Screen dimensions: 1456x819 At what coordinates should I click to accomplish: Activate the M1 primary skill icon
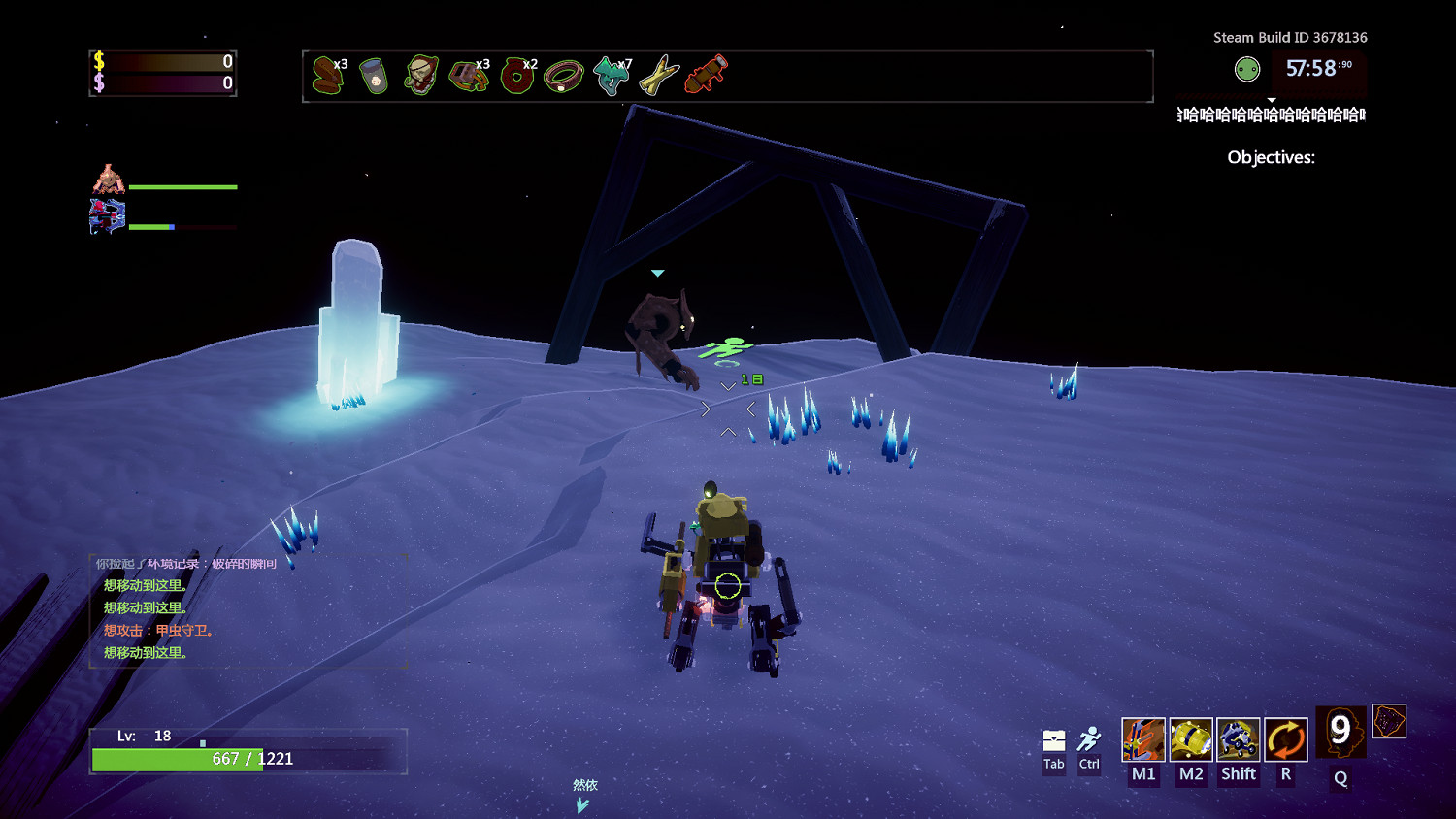pos(1143,739)
